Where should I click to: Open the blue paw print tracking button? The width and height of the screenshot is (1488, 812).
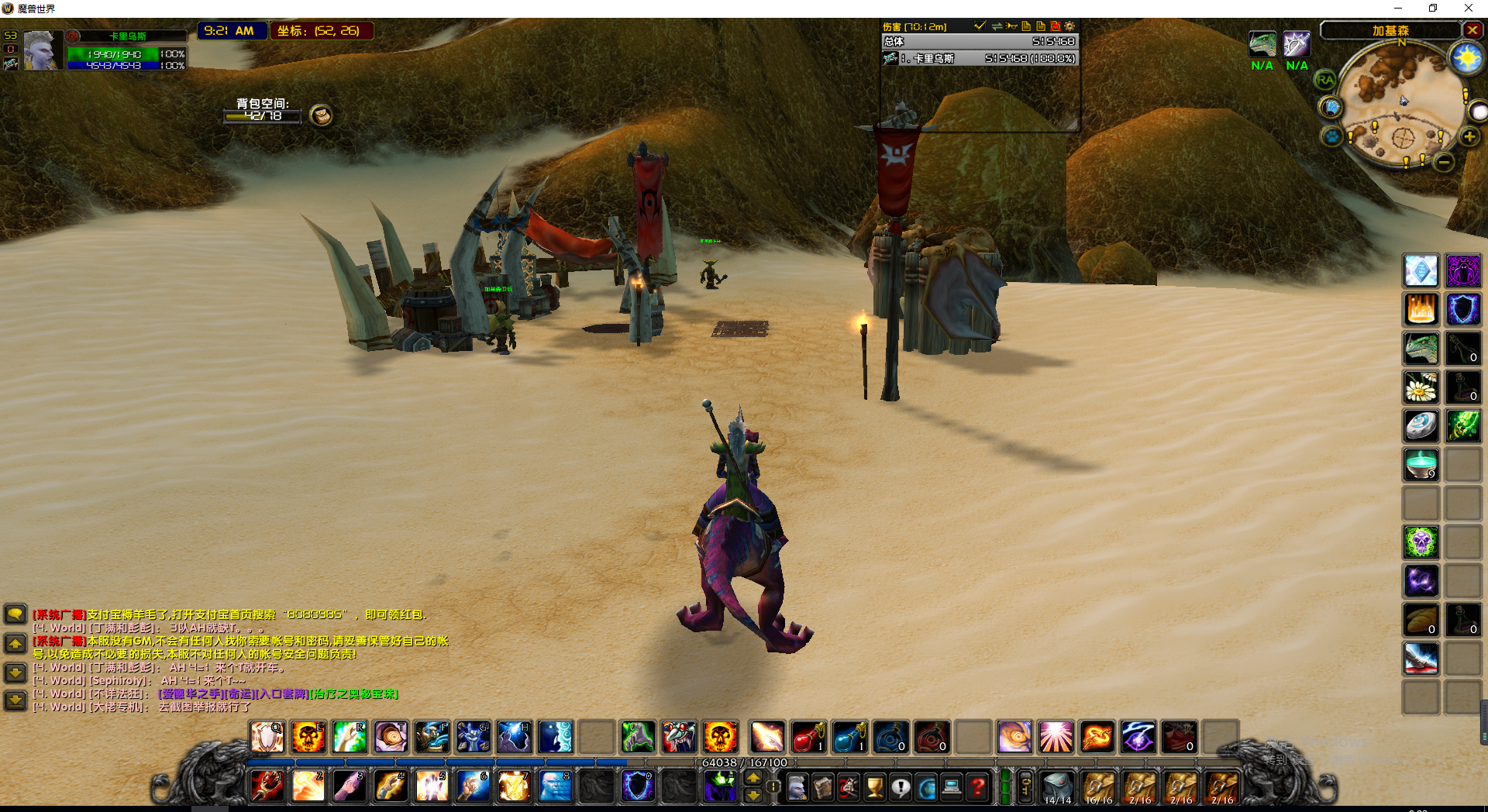1331,137
